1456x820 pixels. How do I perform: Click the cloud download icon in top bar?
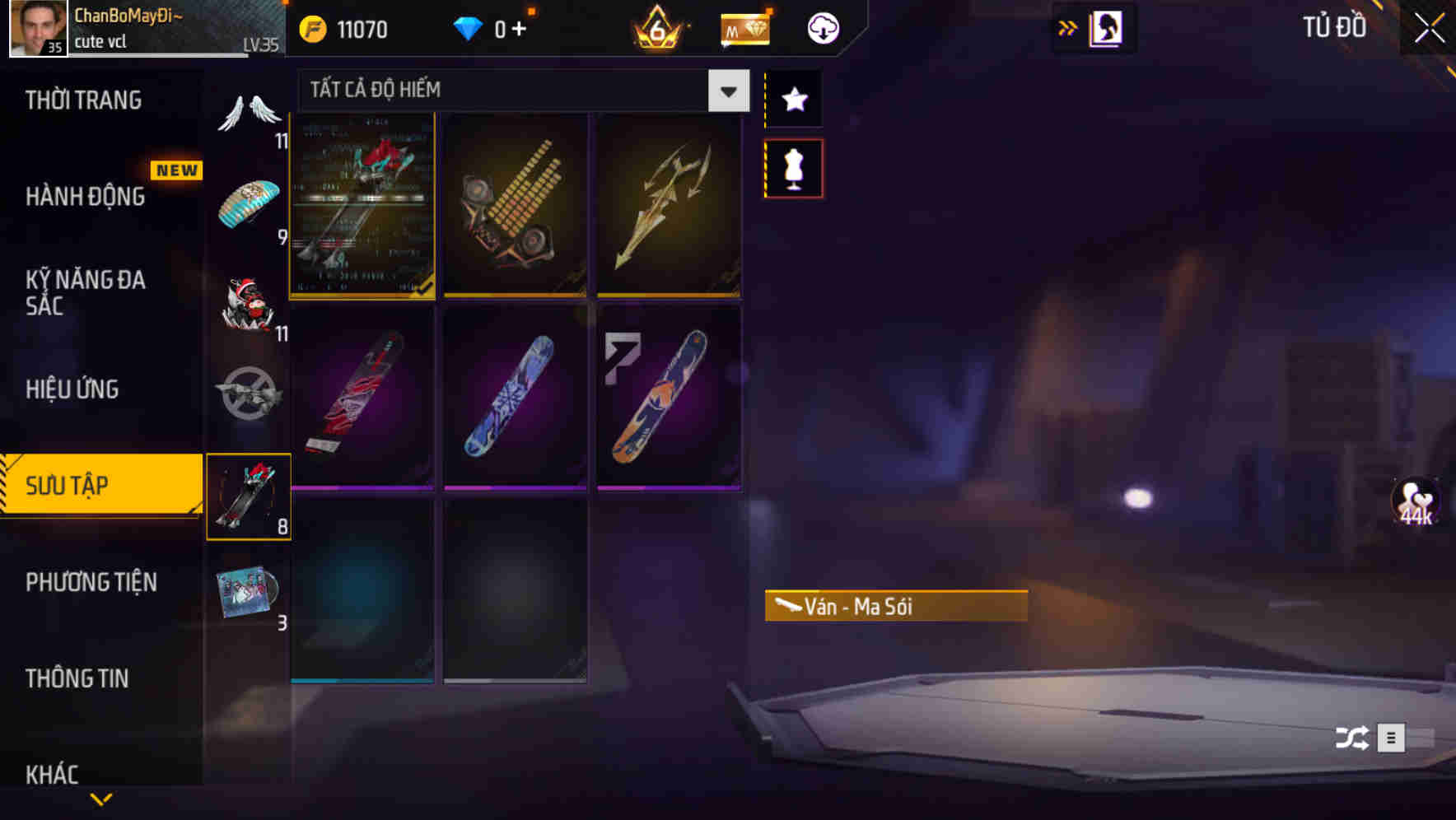click(821, 27)
